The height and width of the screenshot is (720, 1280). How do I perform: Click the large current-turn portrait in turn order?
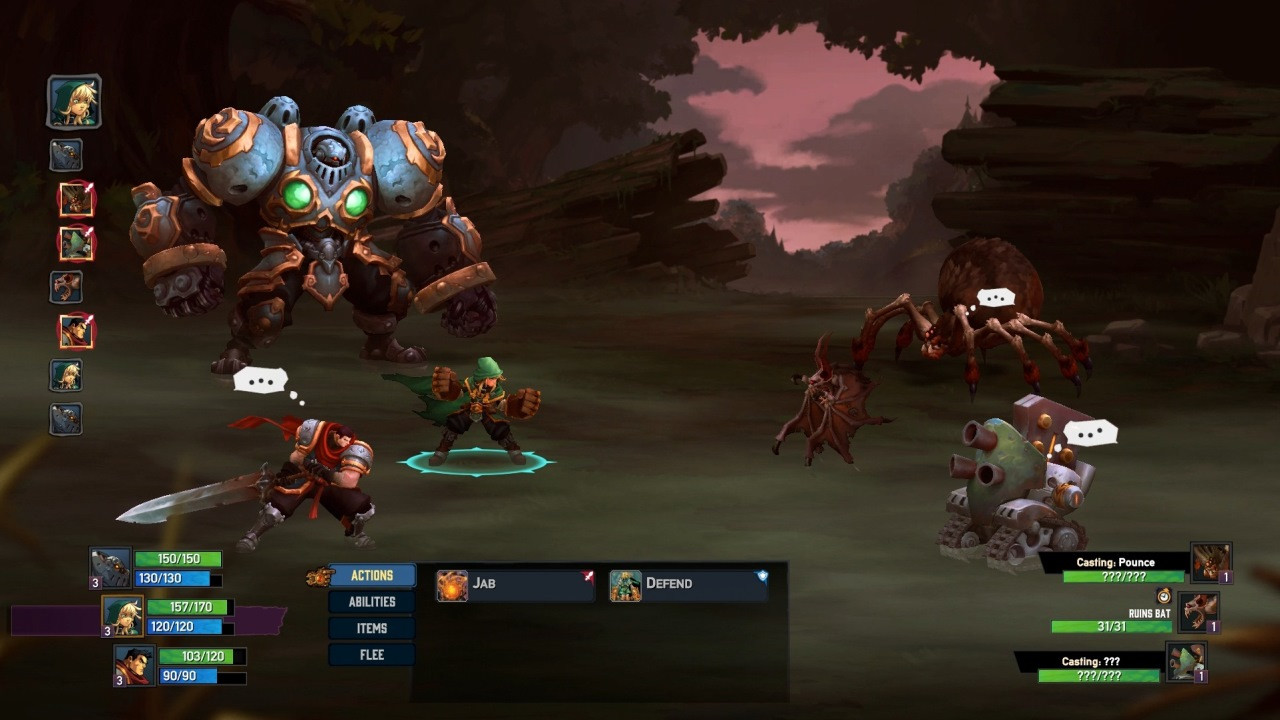[74, 102]
